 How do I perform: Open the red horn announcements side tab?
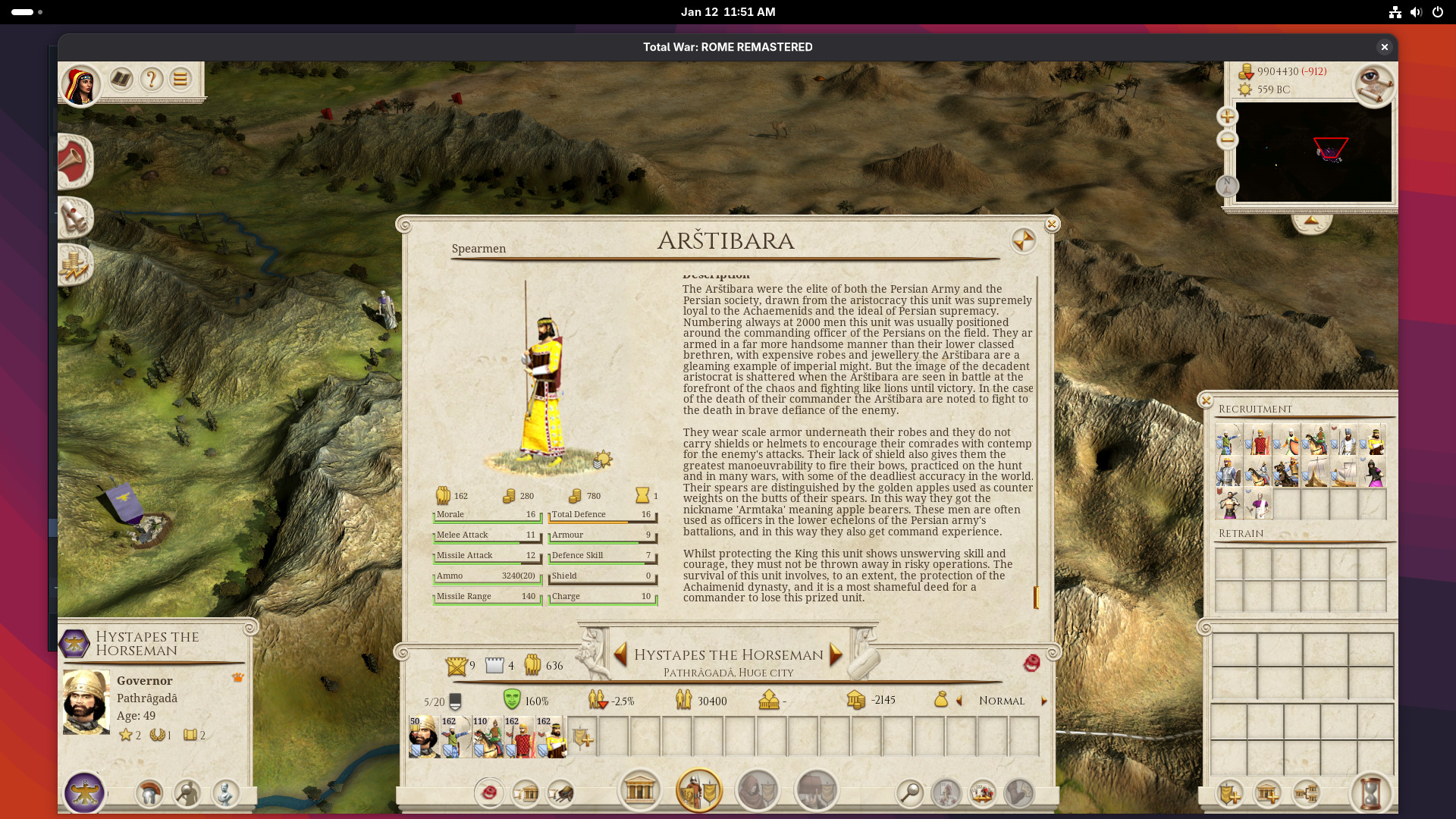74,161
